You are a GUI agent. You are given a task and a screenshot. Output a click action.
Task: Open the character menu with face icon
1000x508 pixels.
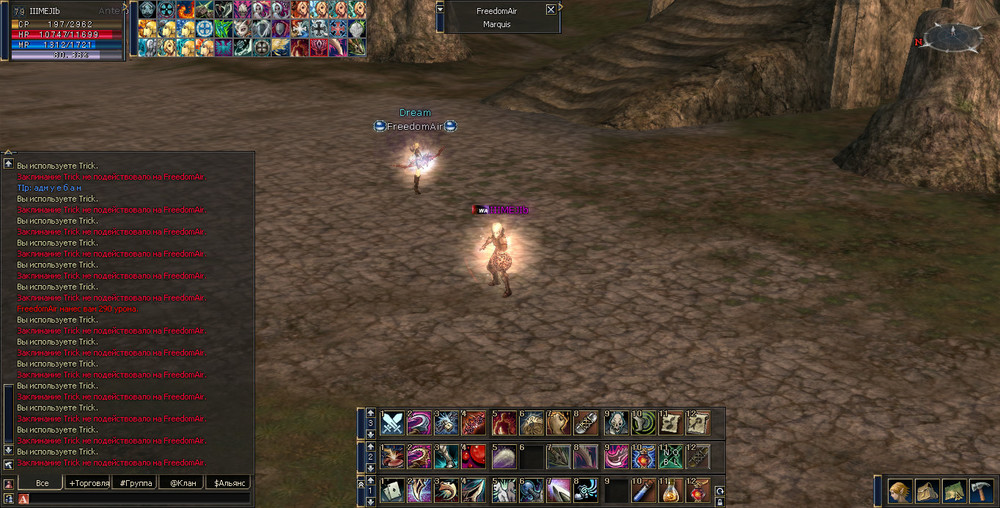click(x=900, y=491)
